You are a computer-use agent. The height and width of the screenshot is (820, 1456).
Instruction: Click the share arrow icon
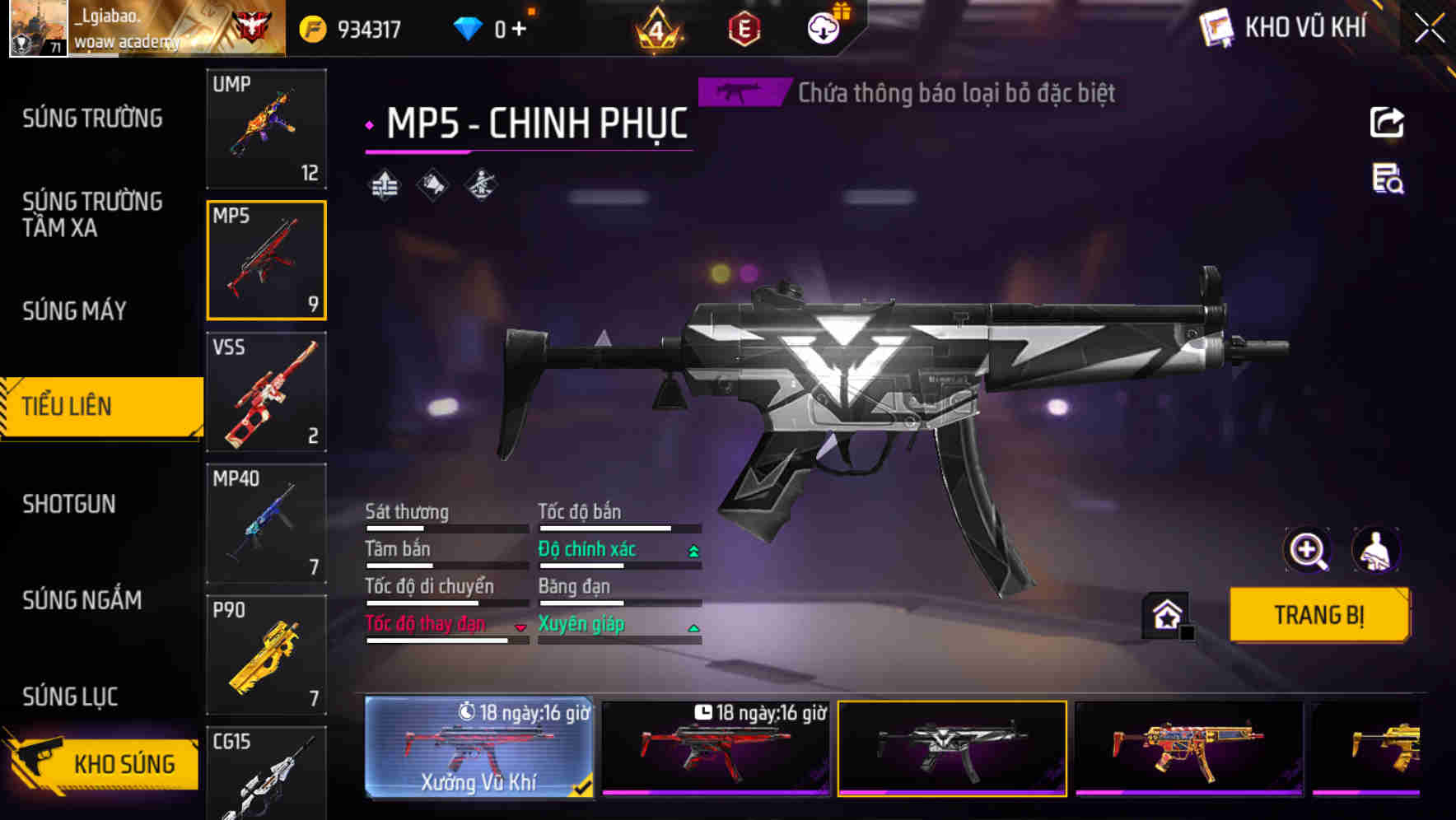1387,123
